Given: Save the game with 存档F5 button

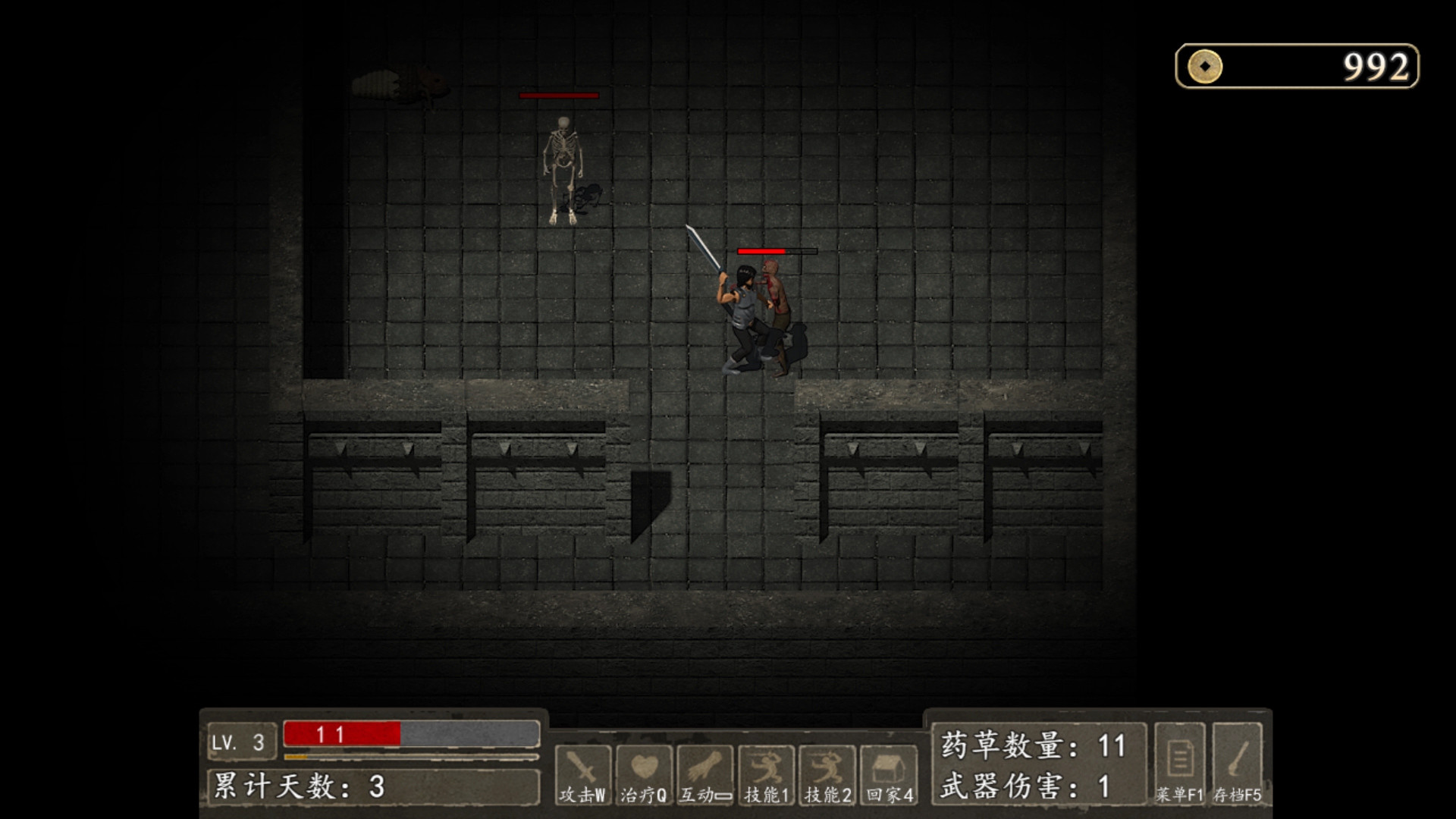Looking at the screenshot, I should pyautogui.click(x=1237, y=763).
